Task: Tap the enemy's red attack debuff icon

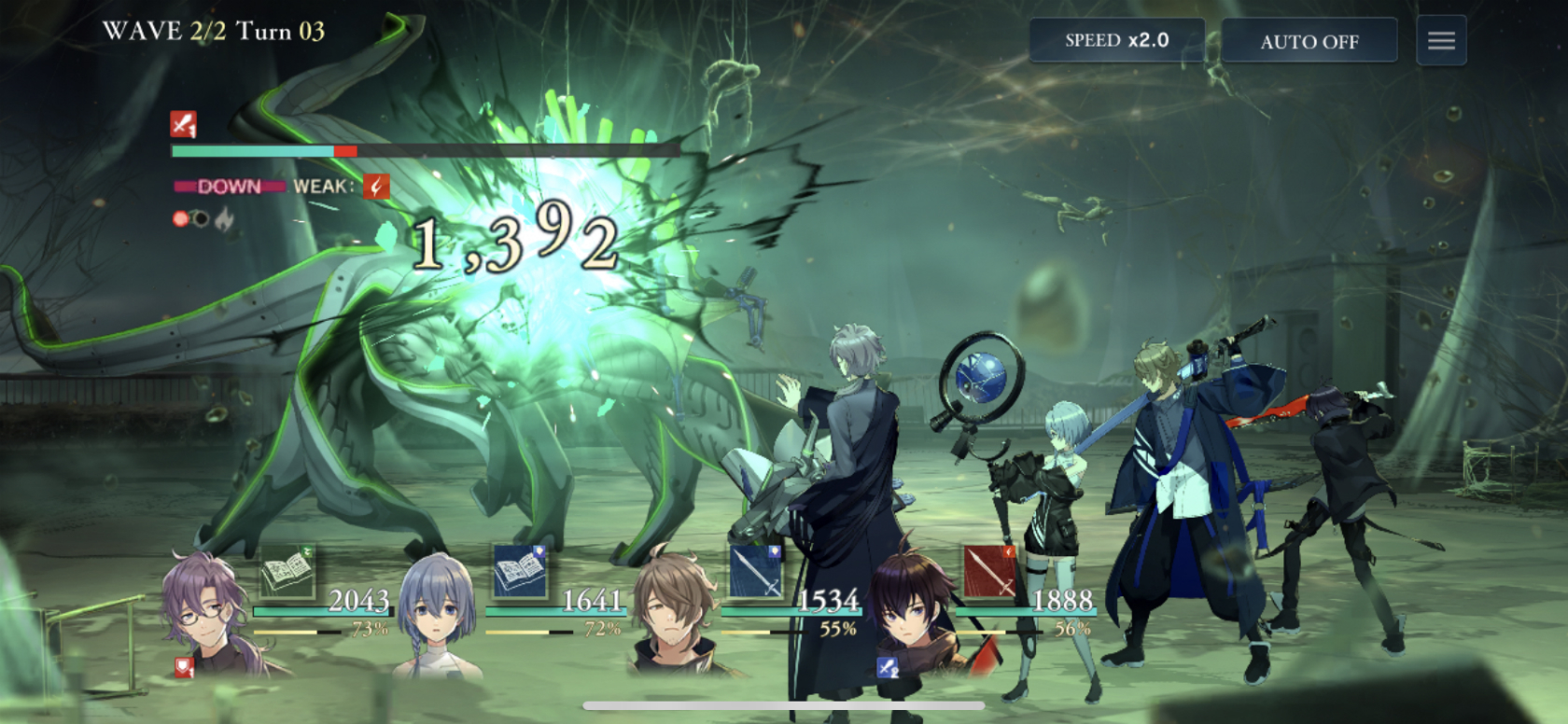Action: (x=183, y=124)
